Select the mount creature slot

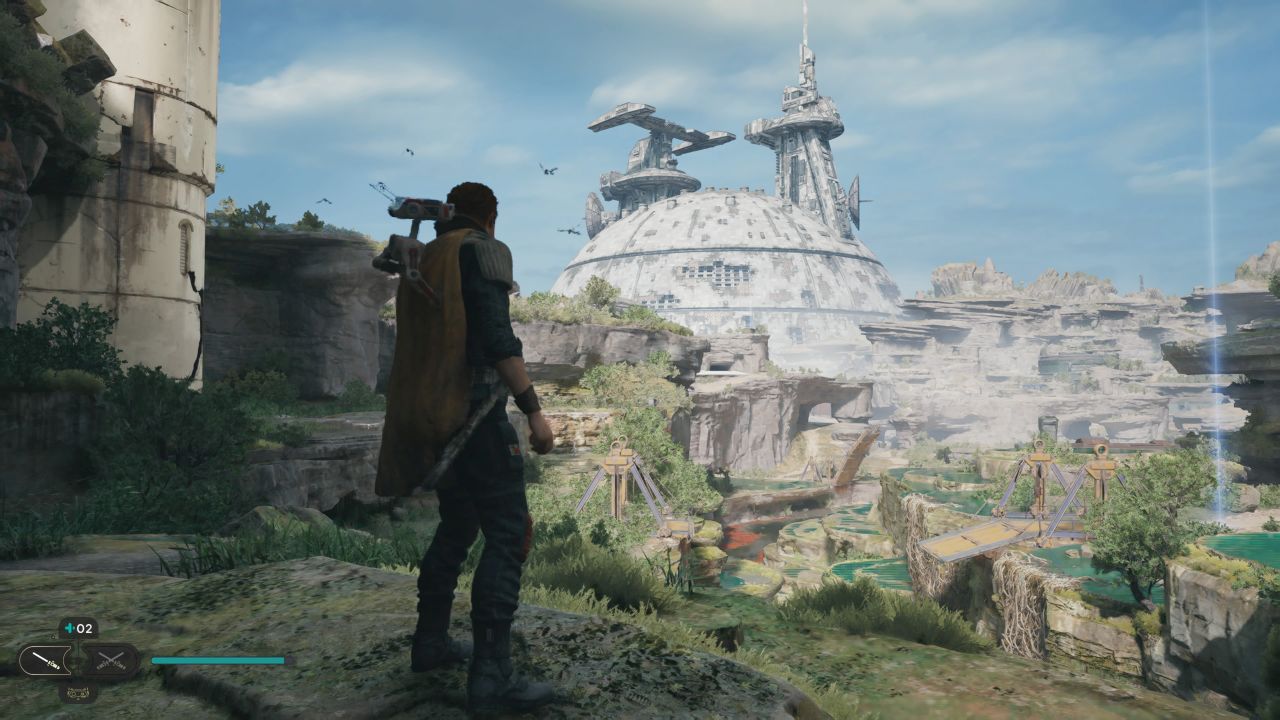[78, 691]
